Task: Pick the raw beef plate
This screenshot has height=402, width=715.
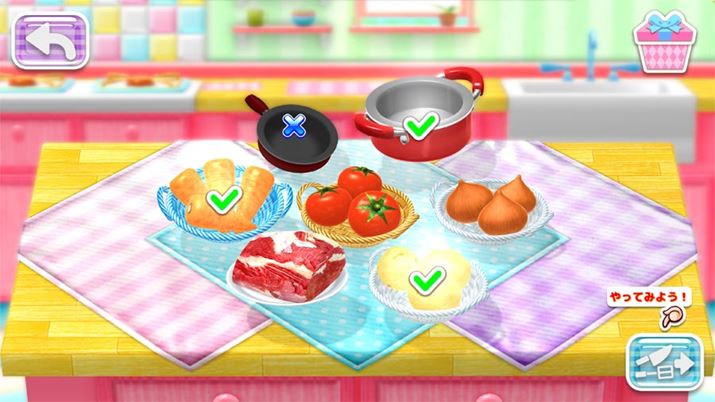Action: (x=289, y=266)
